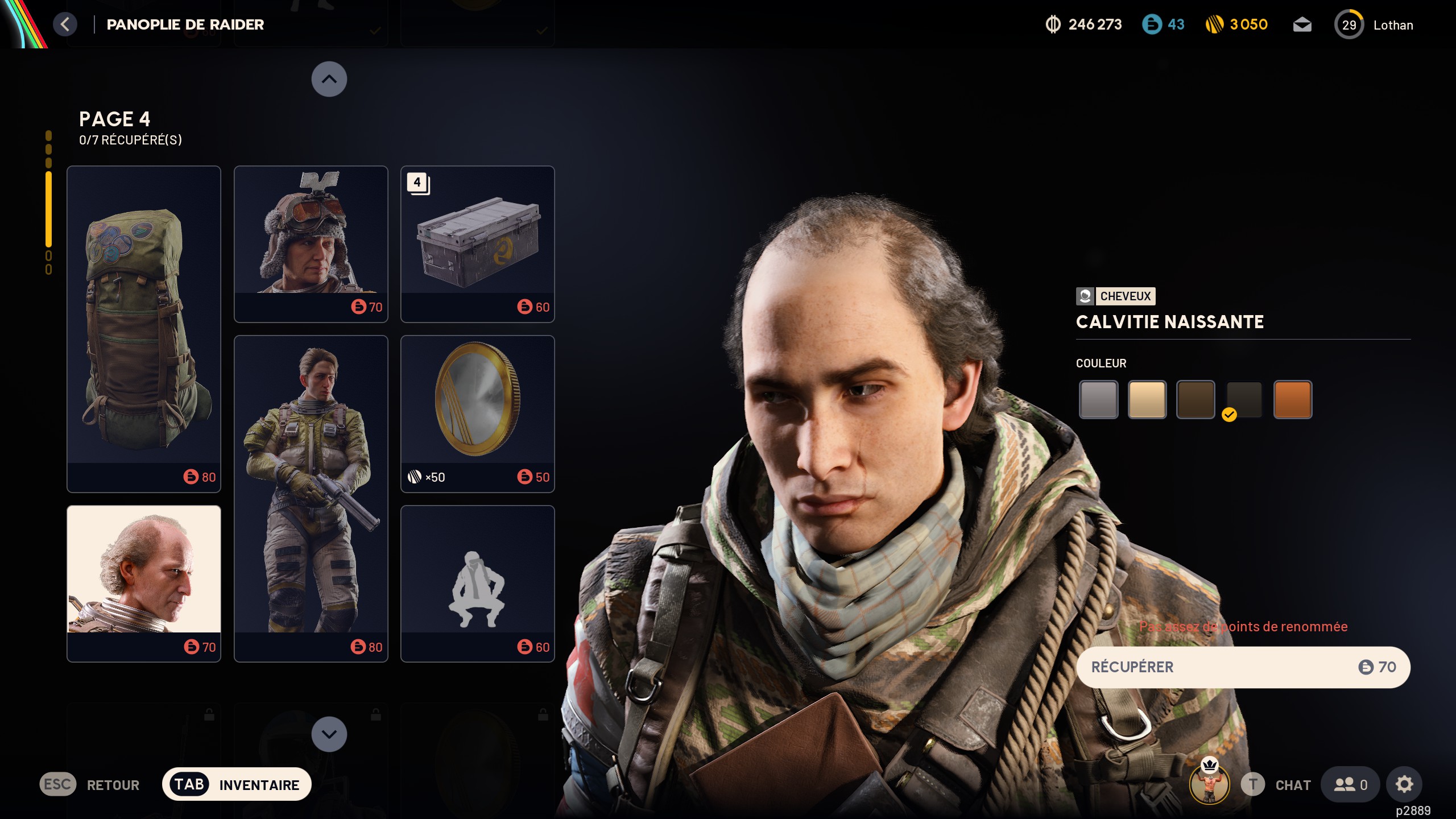Select the full raider outfit reward
This screenshot has height=819, width=1456.
311,498
